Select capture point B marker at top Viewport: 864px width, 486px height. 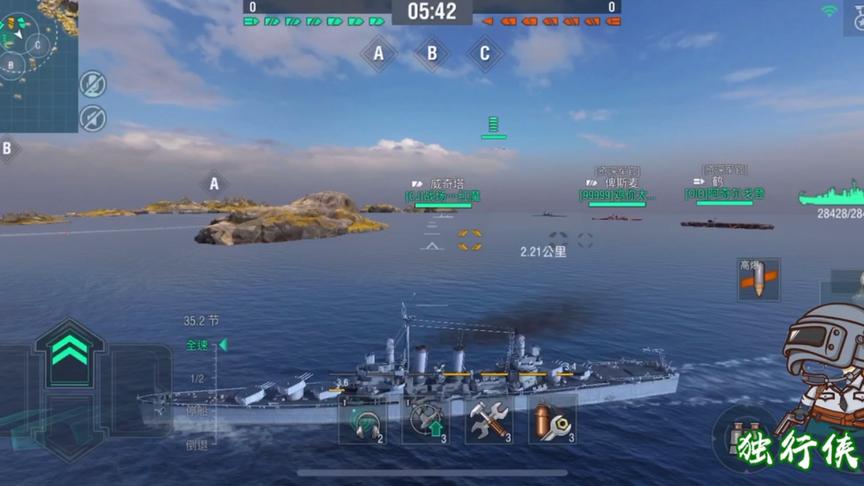(432, 54)
